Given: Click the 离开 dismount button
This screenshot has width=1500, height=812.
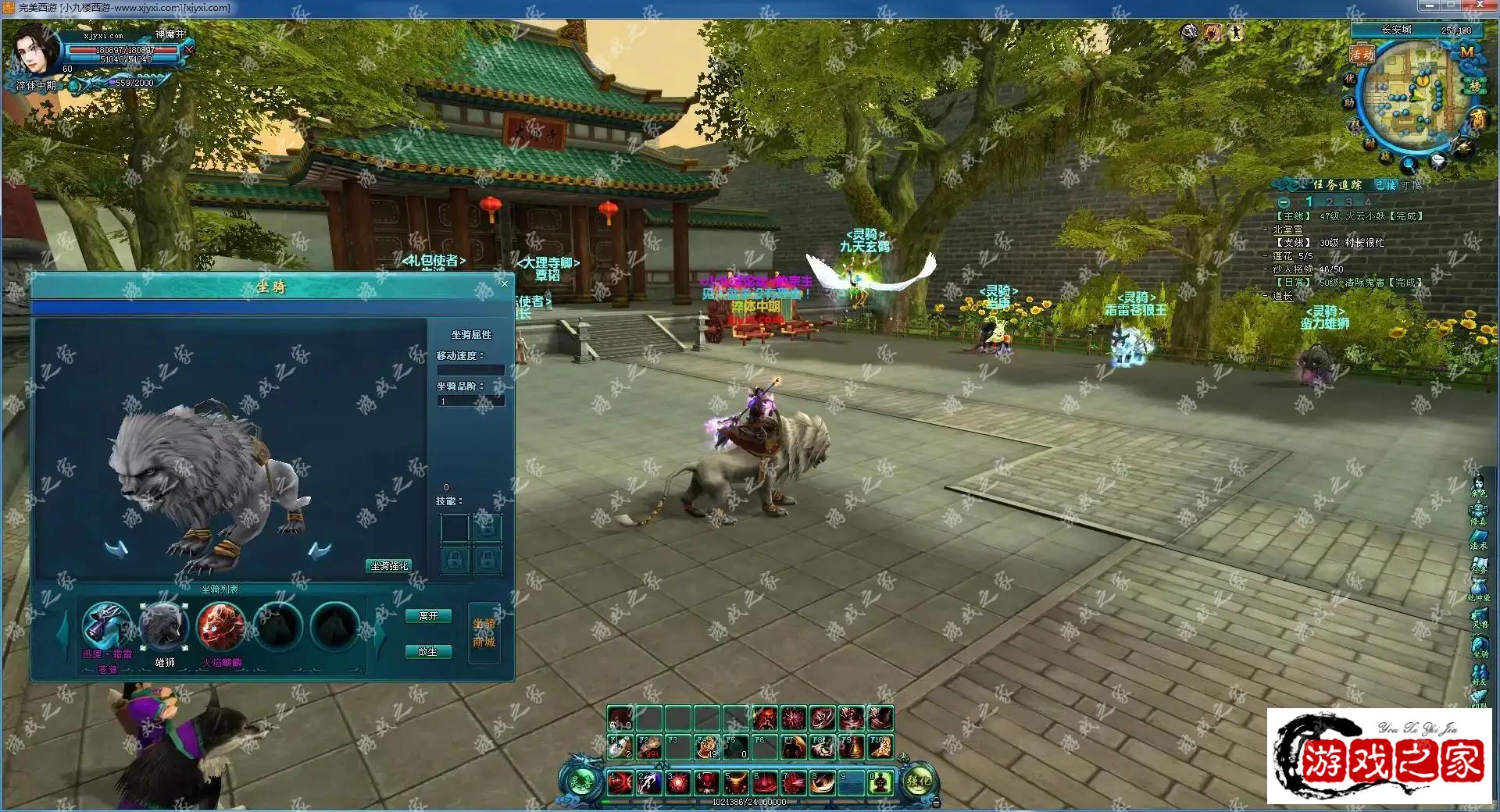Looking at the screenshot, I should click(x=428, y=616).
